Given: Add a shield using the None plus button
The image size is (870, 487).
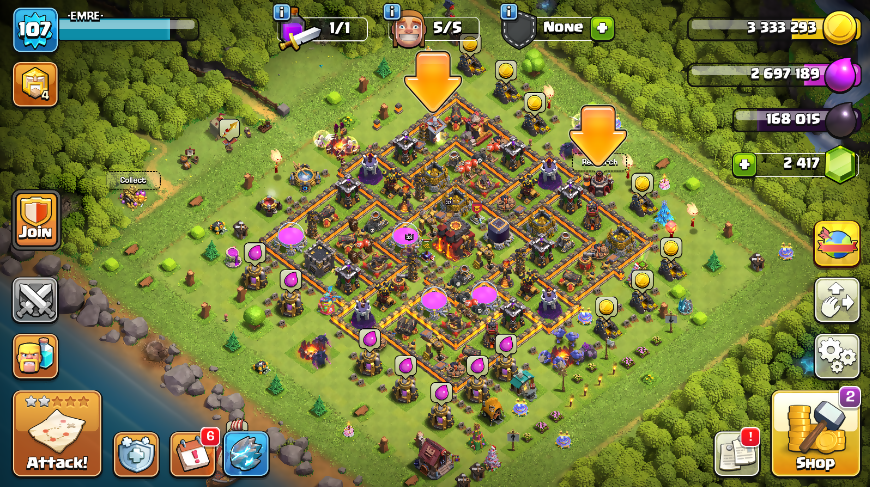Looking at the screenshot, I should [602, 28].
